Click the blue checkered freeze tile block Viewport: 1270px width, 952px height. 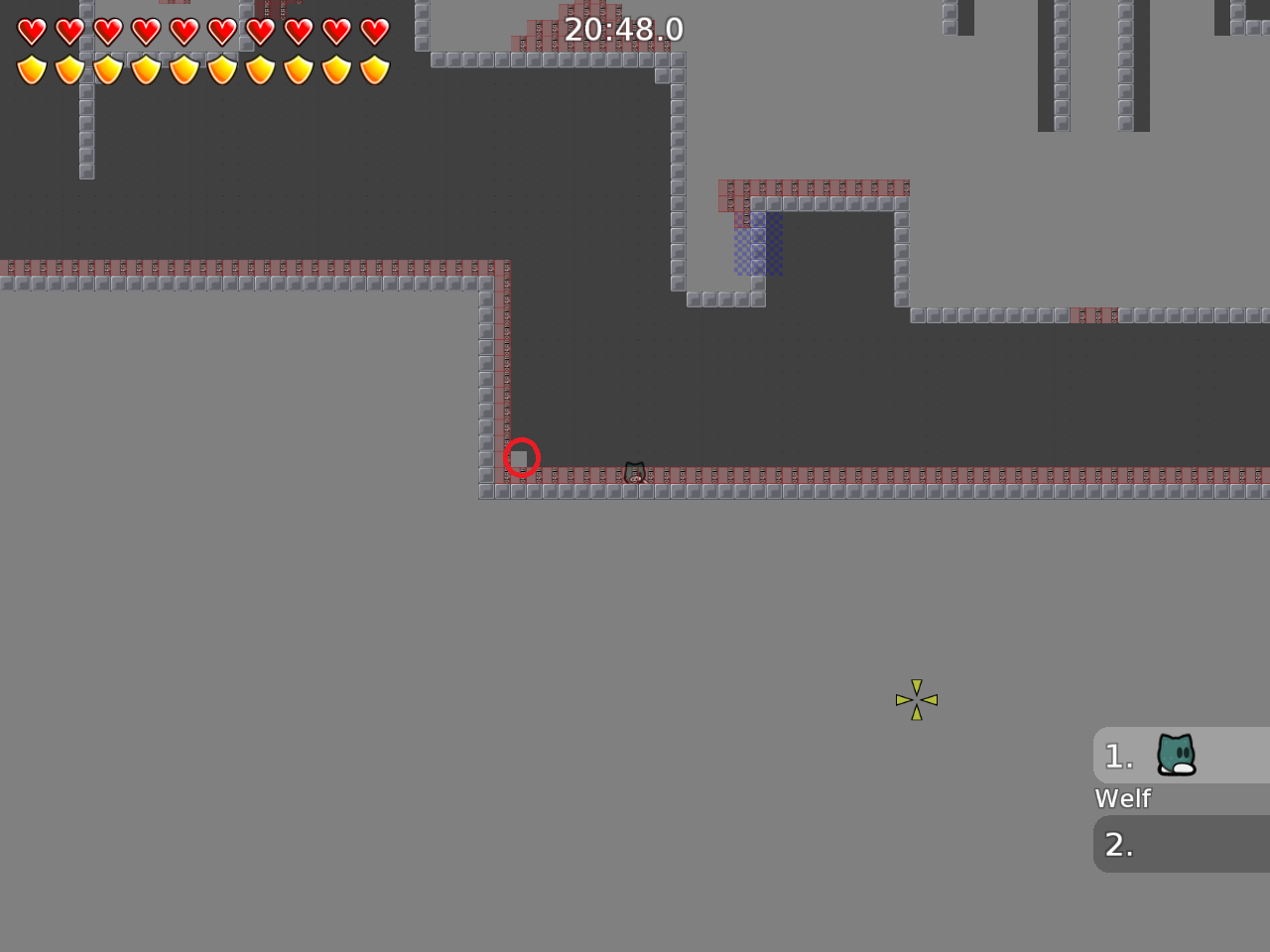point(758,243)
